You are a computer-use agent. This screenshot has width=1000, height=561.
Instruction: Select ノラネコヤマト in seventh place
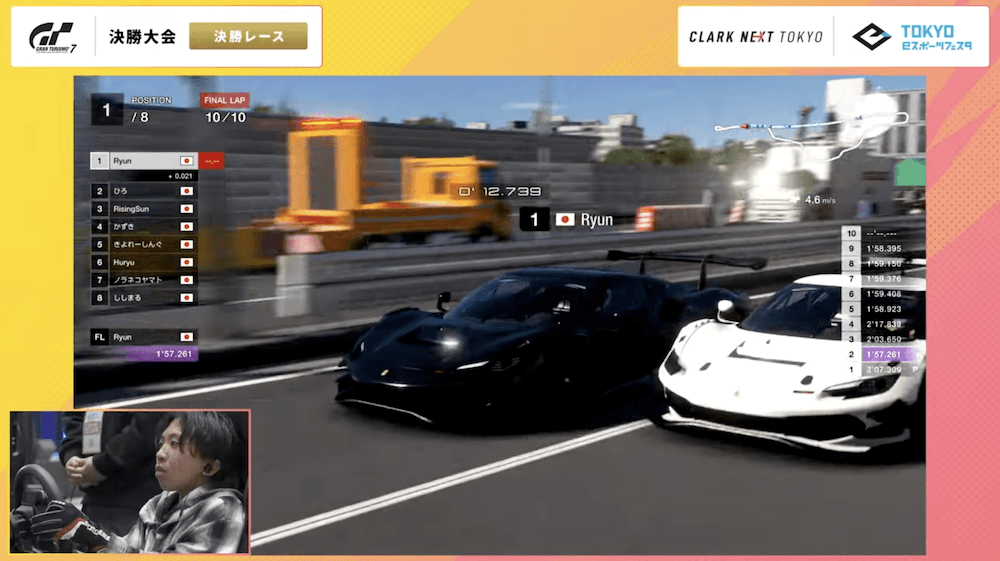coord(143,279)
